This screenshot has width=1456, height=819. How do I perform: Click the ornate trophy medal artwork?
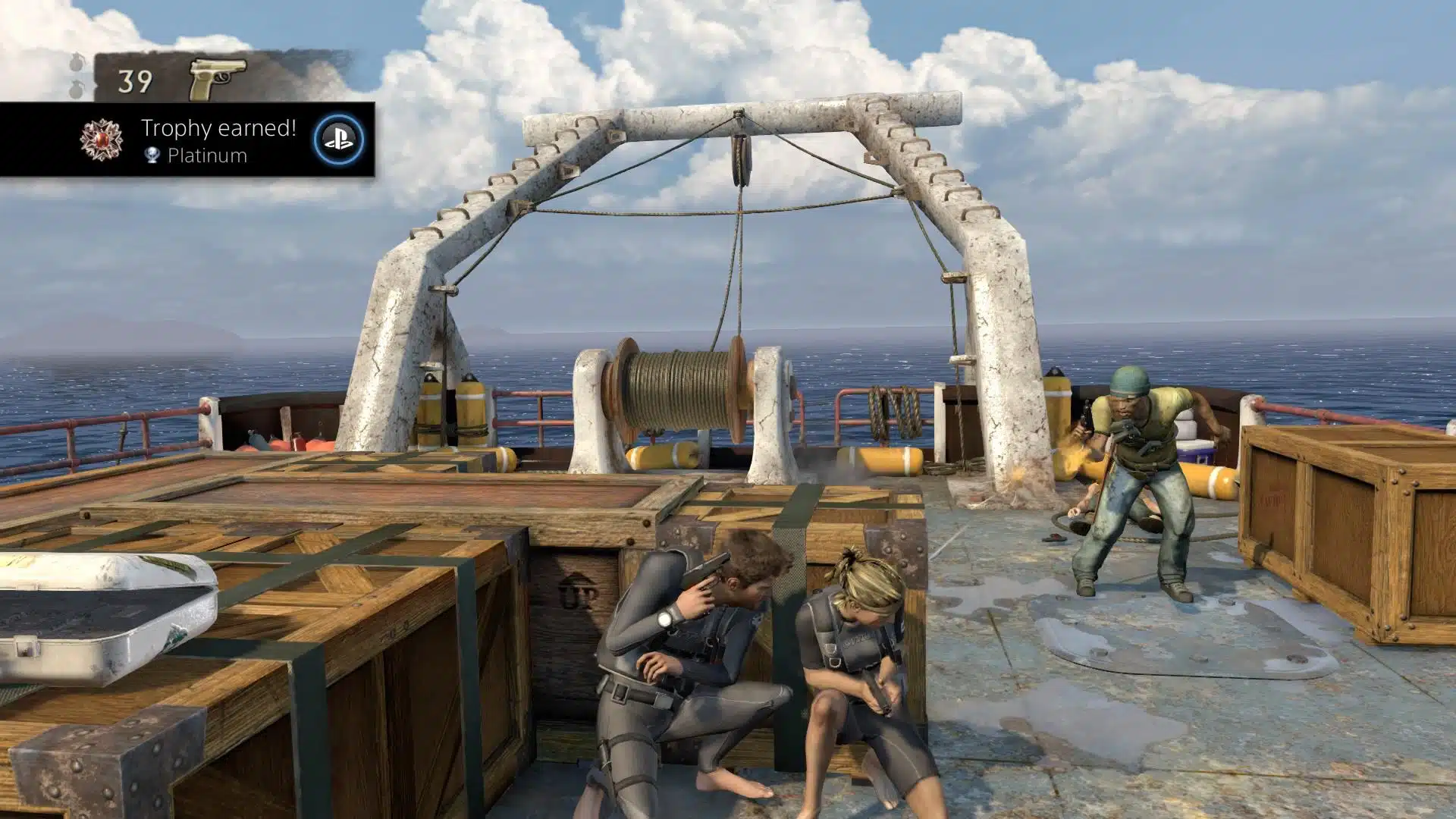pyautogui.click(x=101, y=141)
